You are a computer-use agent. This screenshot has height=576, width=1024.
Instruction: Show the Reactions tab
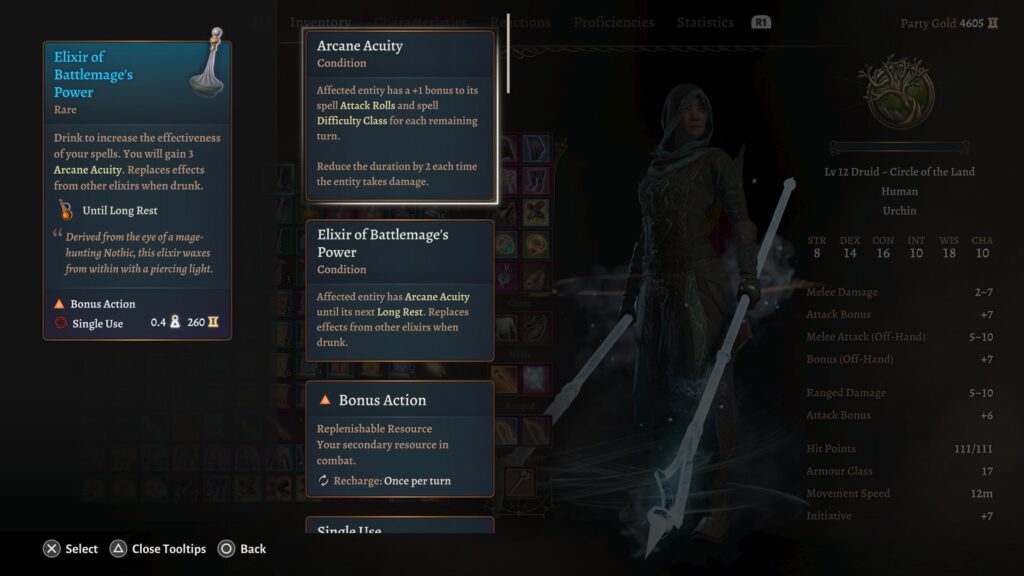pos(520,22)
